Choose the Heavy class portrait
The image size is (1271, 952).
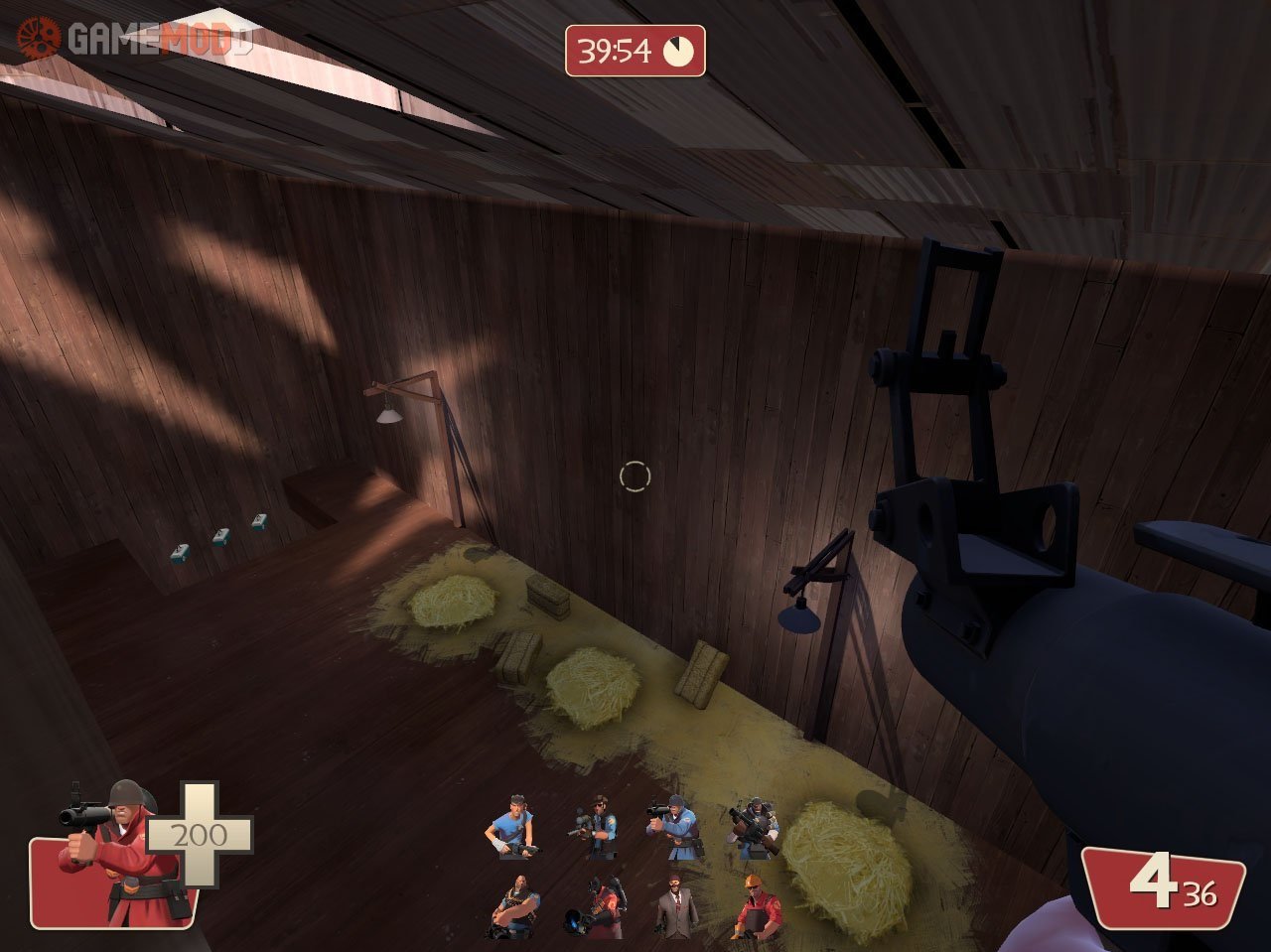[515, 907]
